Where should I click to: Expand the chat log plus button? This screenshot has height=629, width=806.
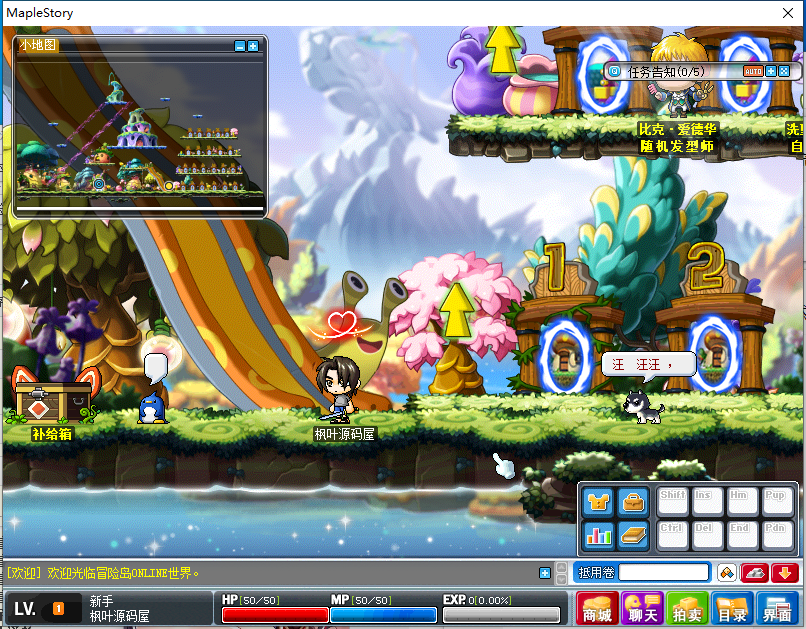(545, 573)
